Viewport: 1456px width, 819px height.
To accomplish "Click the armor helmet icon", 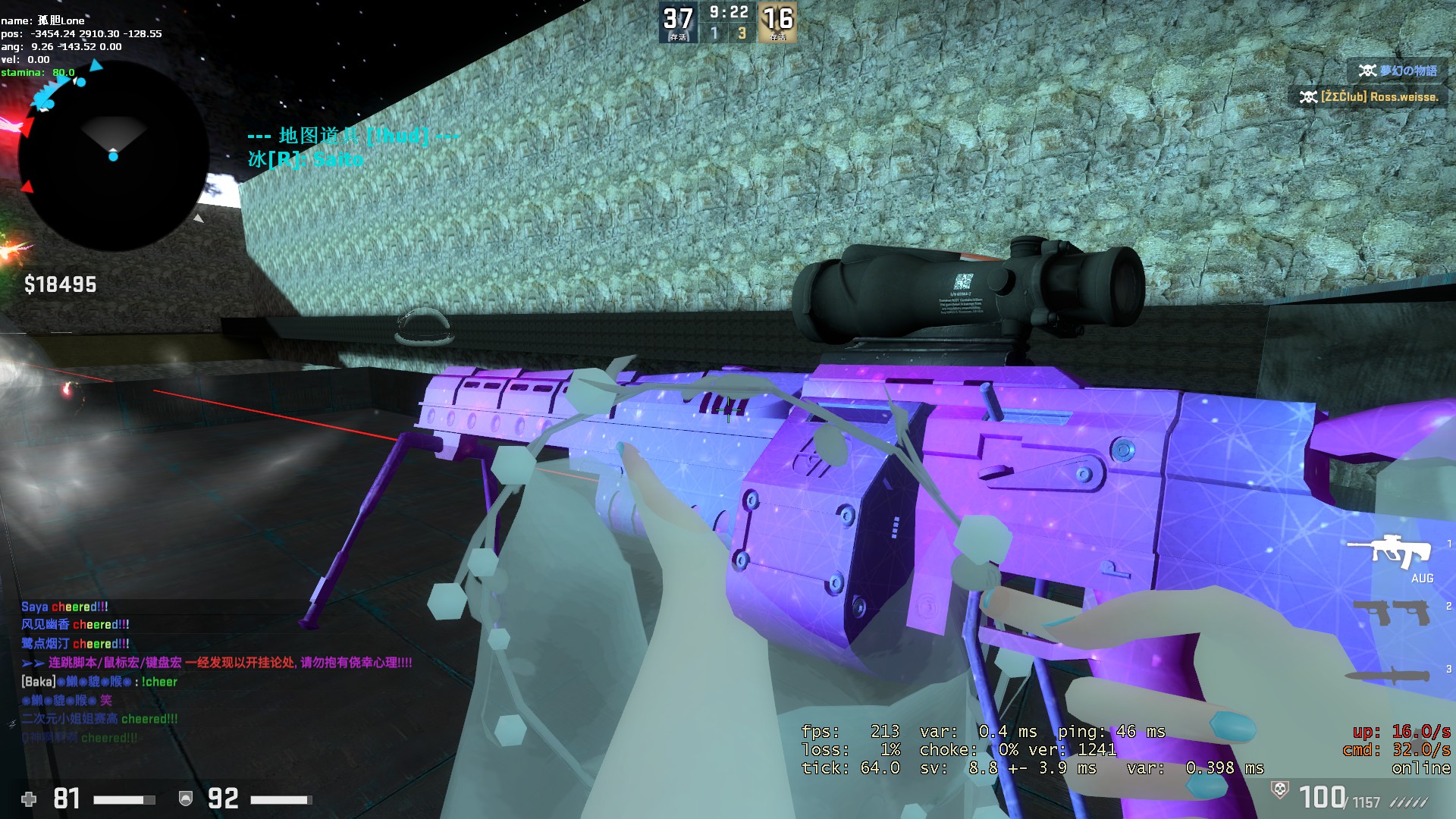I will pyautogui.click(x=184, y=797).
